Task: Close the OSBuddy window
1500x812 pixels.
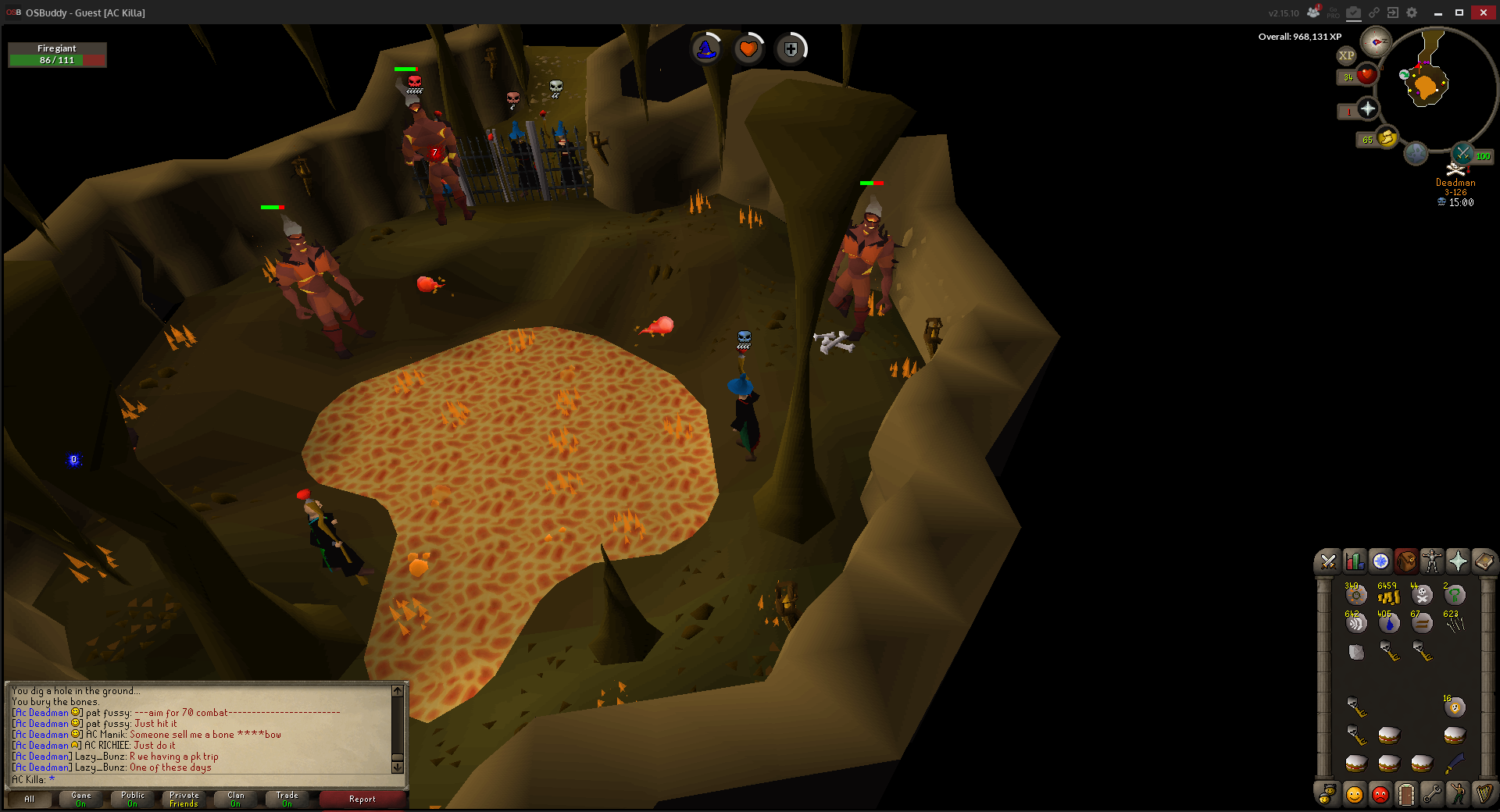Action: coord(1483,12)
